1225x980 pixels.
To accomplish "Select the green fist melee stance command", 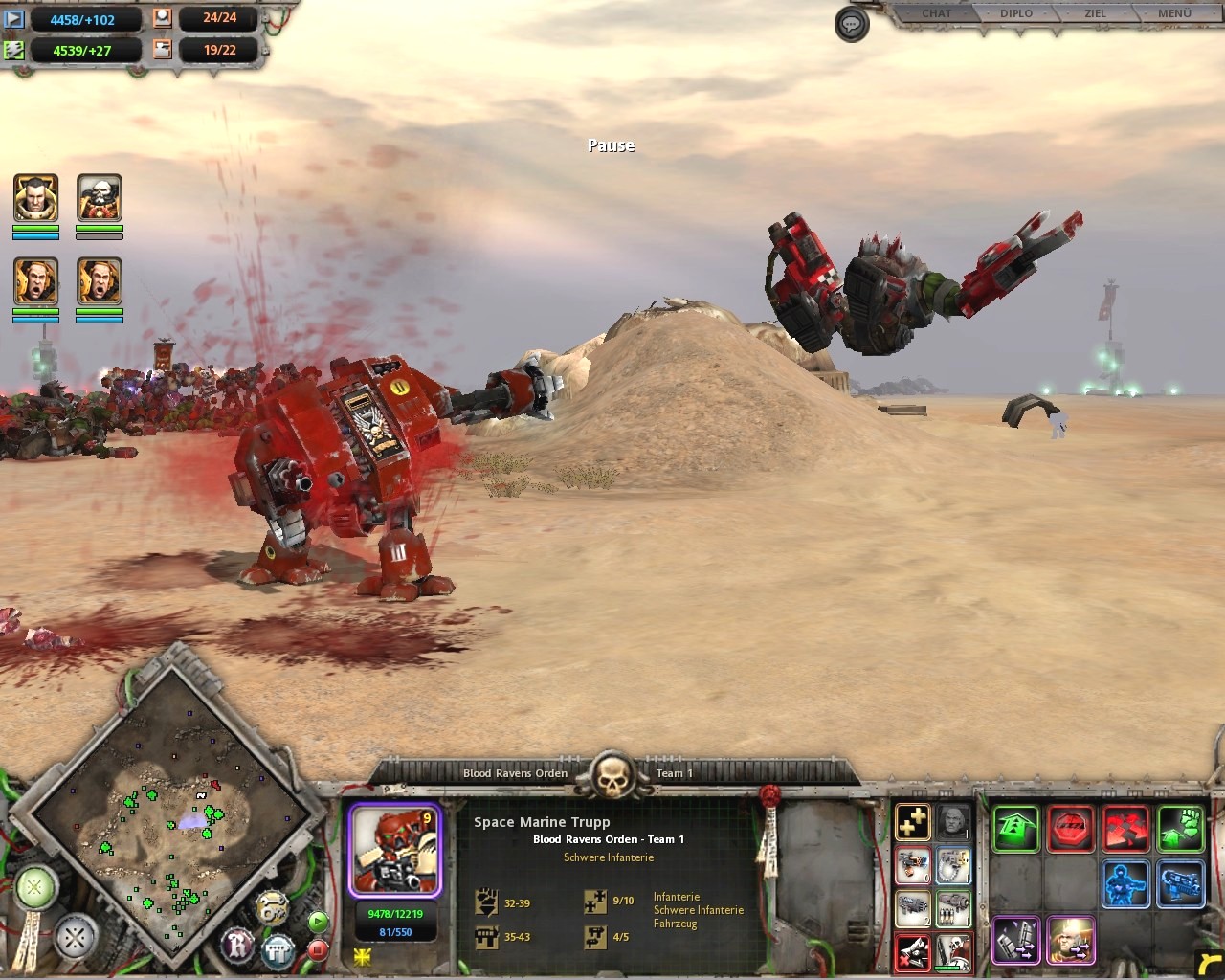I will tap(1180, 829).
